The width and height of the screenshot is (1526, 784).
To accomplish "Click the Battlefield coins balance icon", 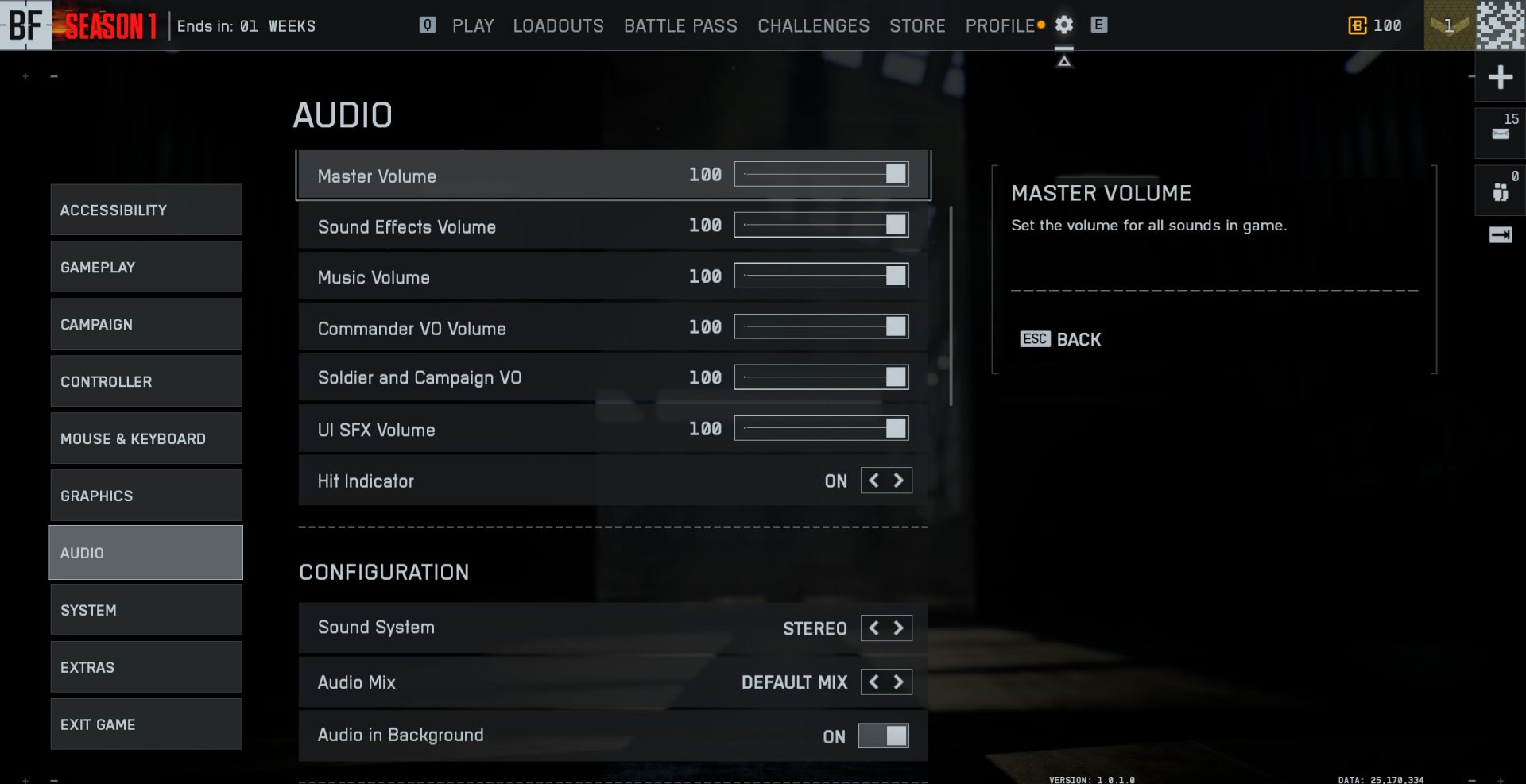I will tap(1356, 25).
